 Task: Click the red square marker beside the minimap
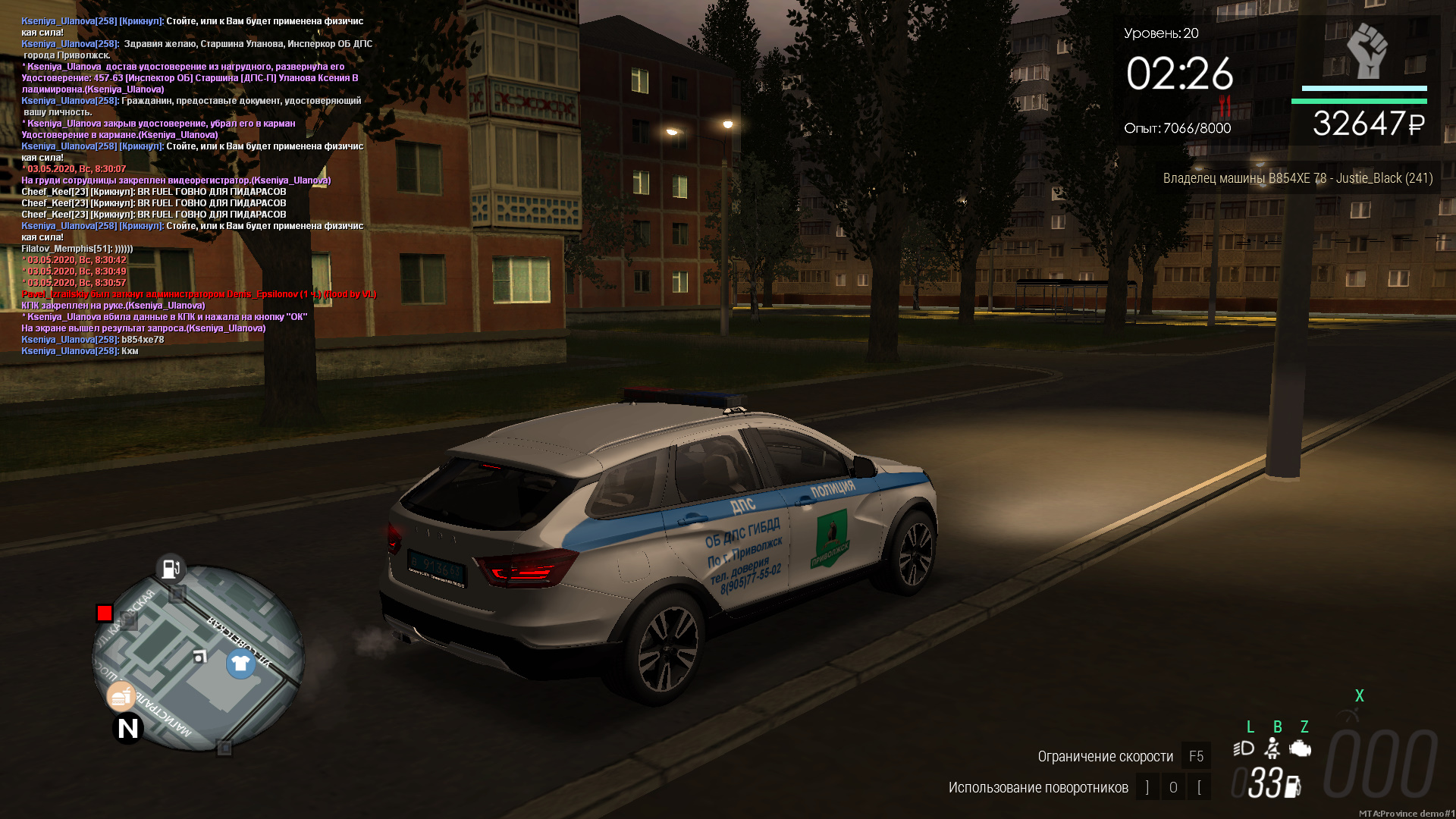105,613
